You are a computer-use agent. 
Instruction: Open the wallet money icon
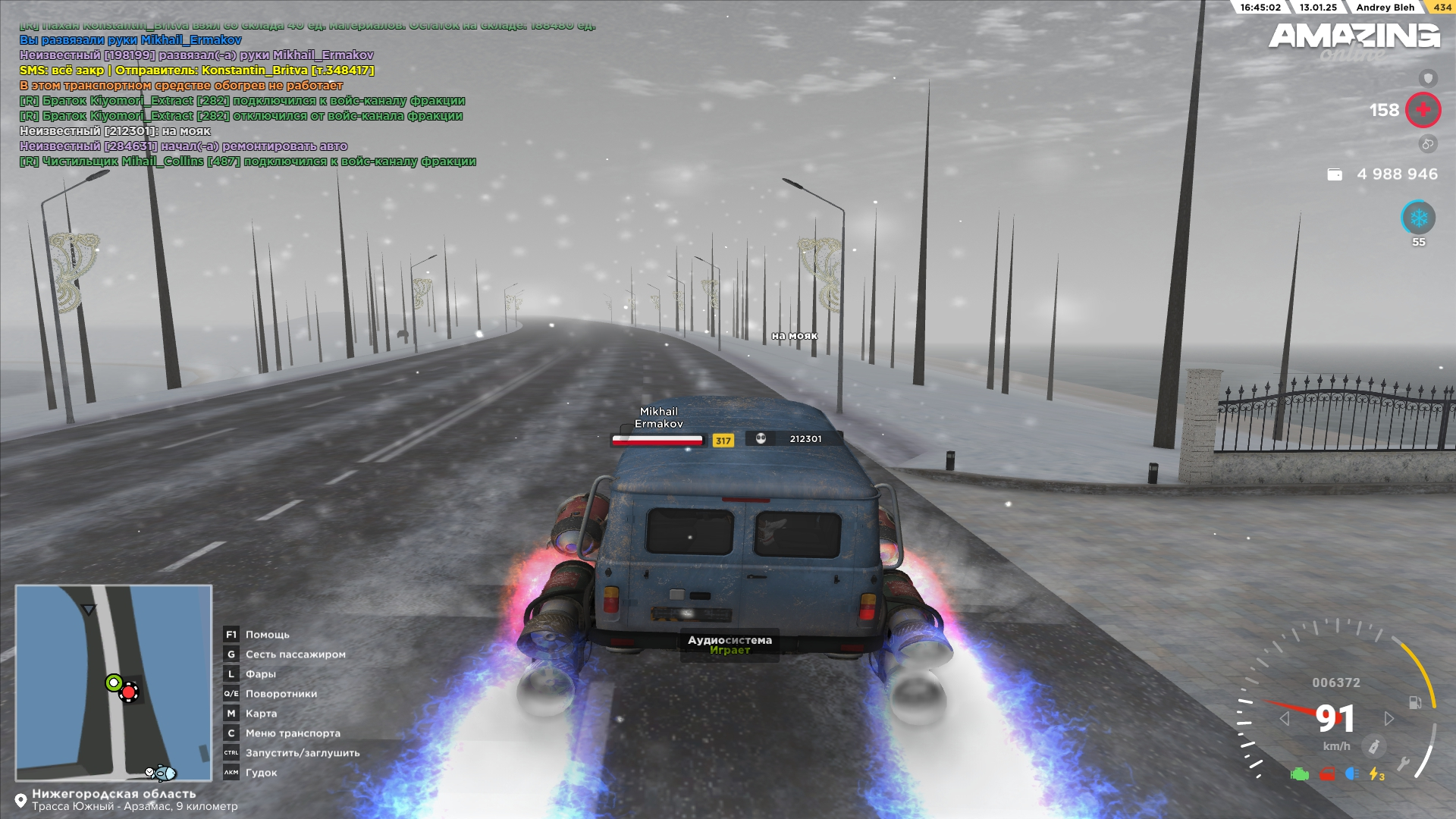pos(1335,174)
